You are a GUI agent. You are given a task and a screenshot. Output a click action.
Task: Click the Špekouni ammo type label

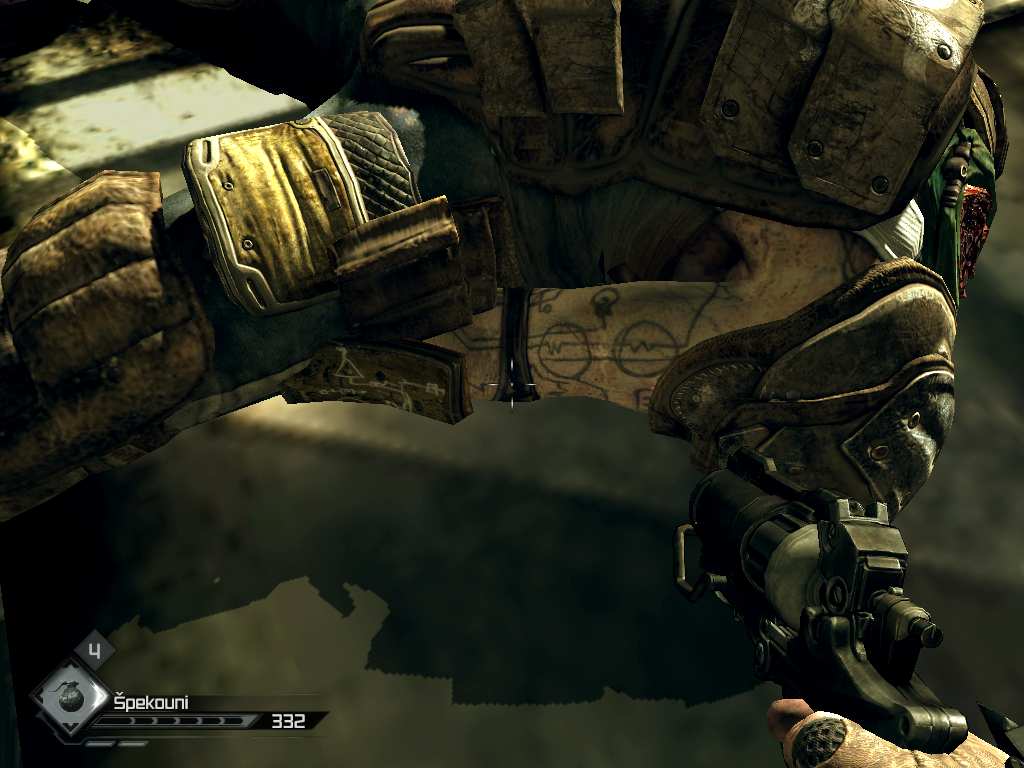(x=150, y=702)
